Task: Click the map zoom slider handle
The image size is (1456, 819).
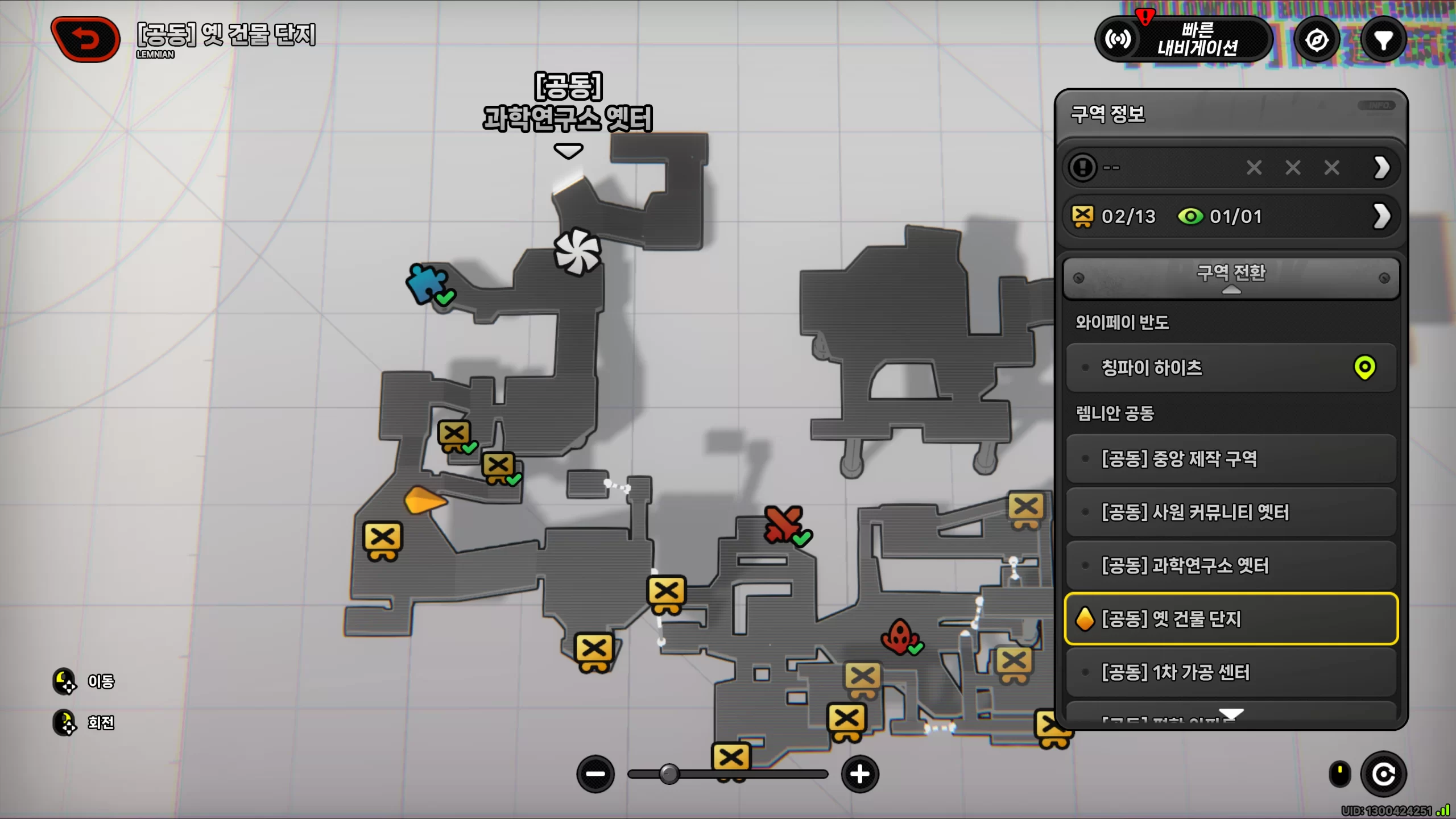Action: [x=669, y=774]
